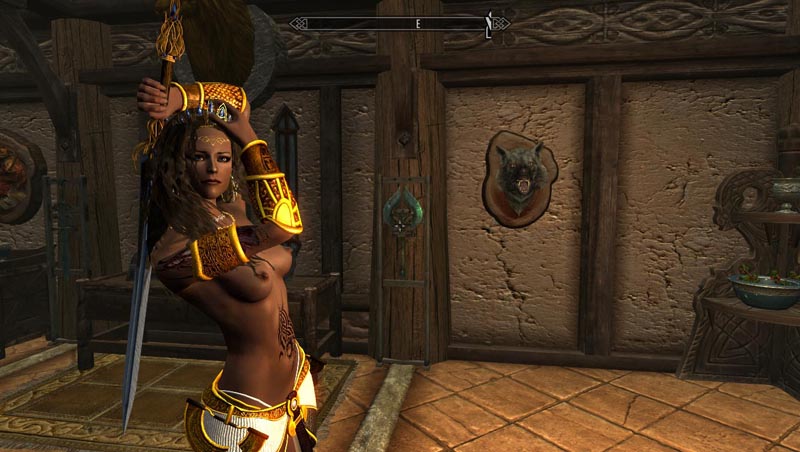Click the compass bar showing East
The height and width of the screenshot is (452, 800).
point(399,22)
